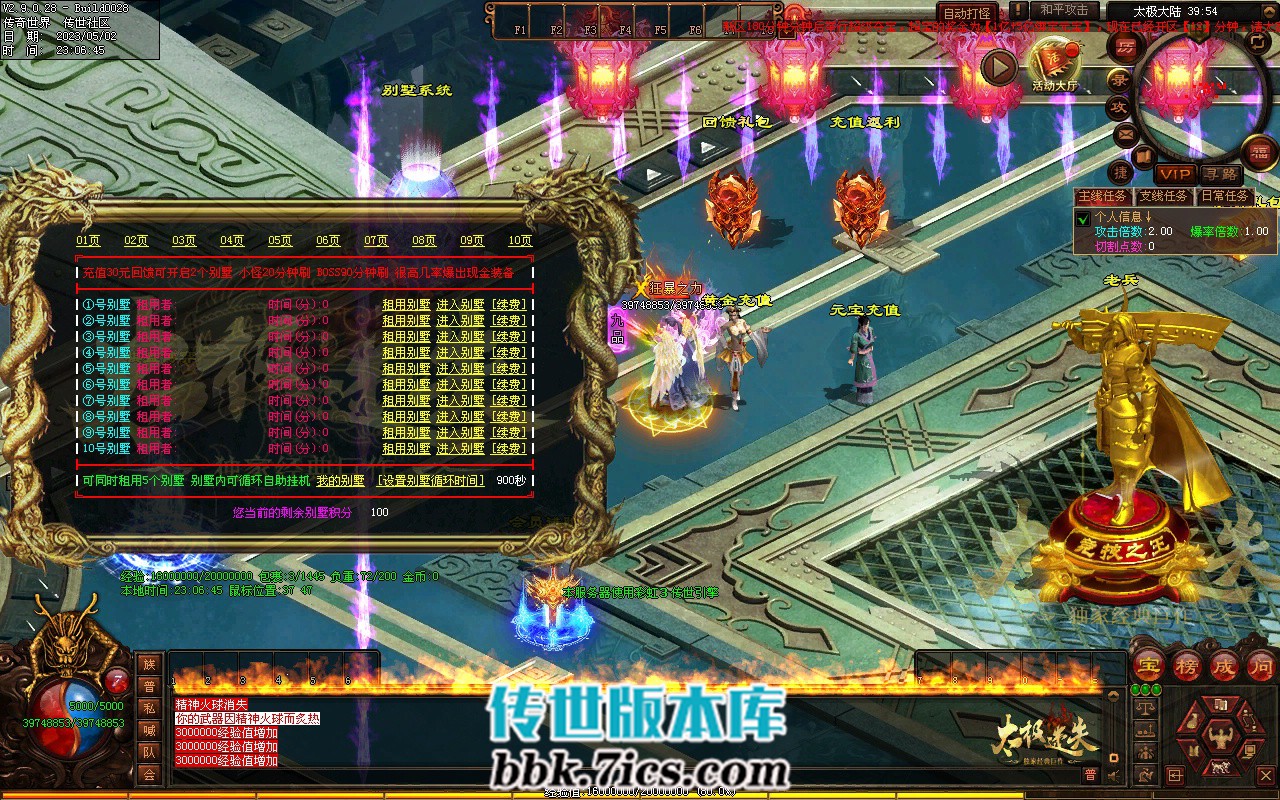Open the 榜 ranking button
The image size is (1280, 800).
tap(1187, 666)
